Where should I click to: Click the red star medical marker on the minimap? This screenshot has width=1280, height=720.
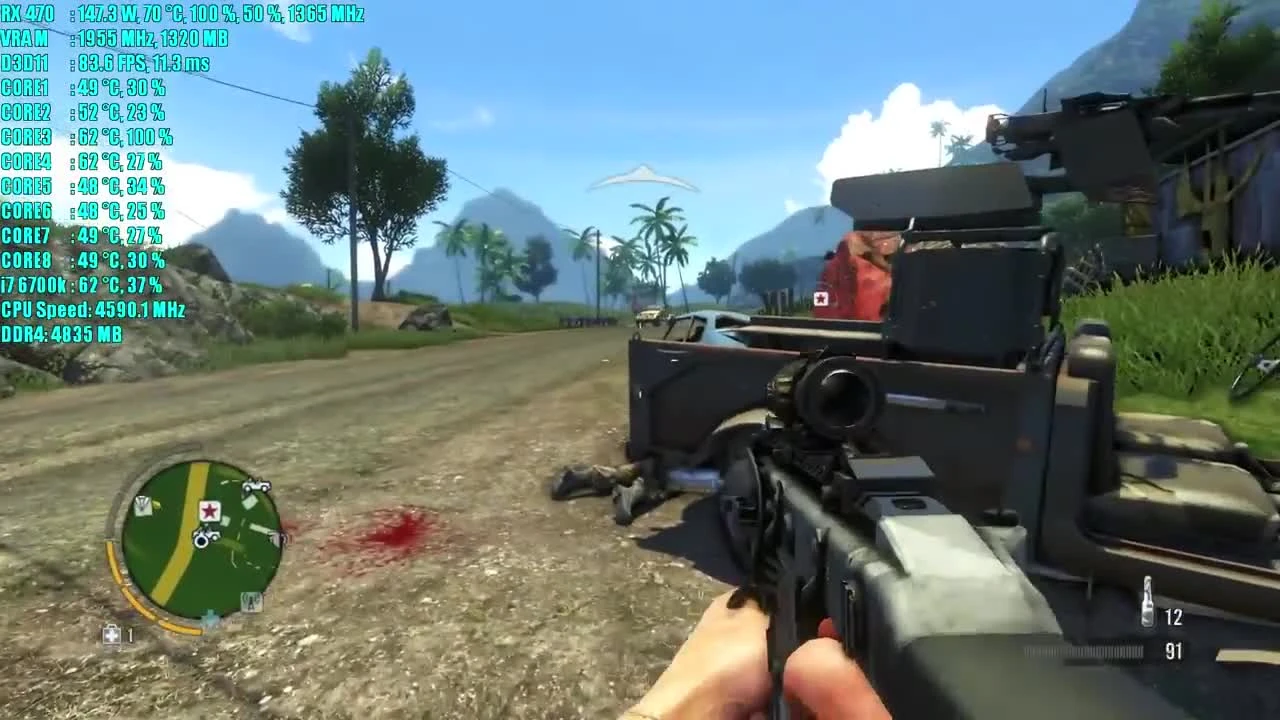click(x=209, y=510)
